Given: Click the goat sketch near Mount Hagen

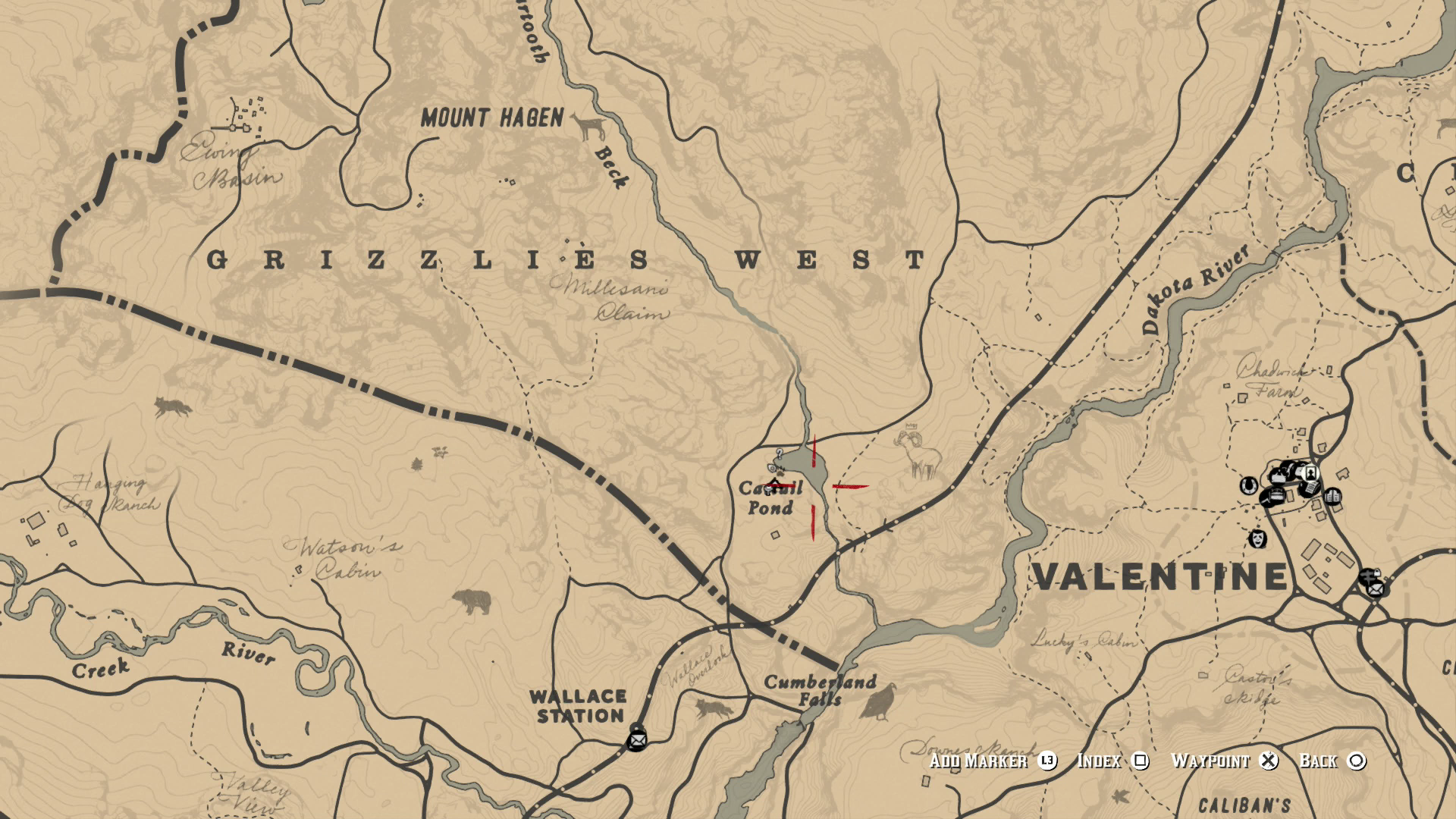Looking at the screenshot, I should (x=588, y=125).
